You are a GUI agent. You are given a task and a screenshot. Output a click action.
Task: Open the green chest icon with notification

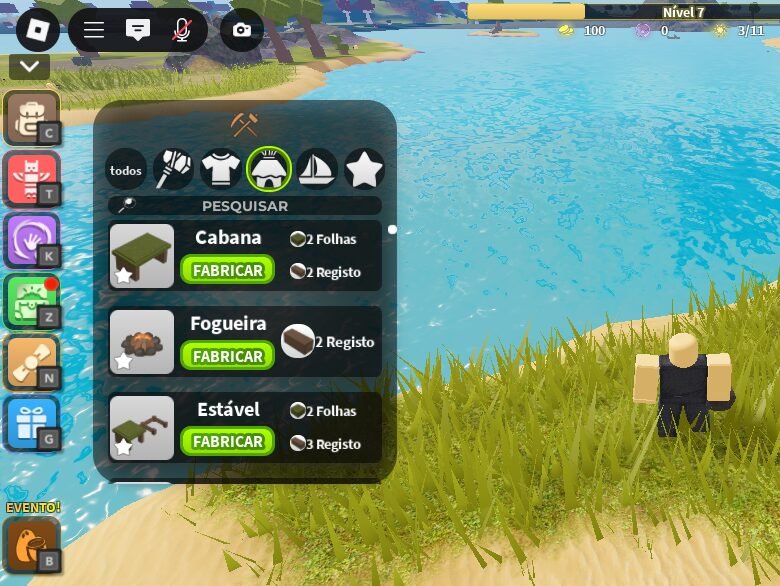coord(32,302)
